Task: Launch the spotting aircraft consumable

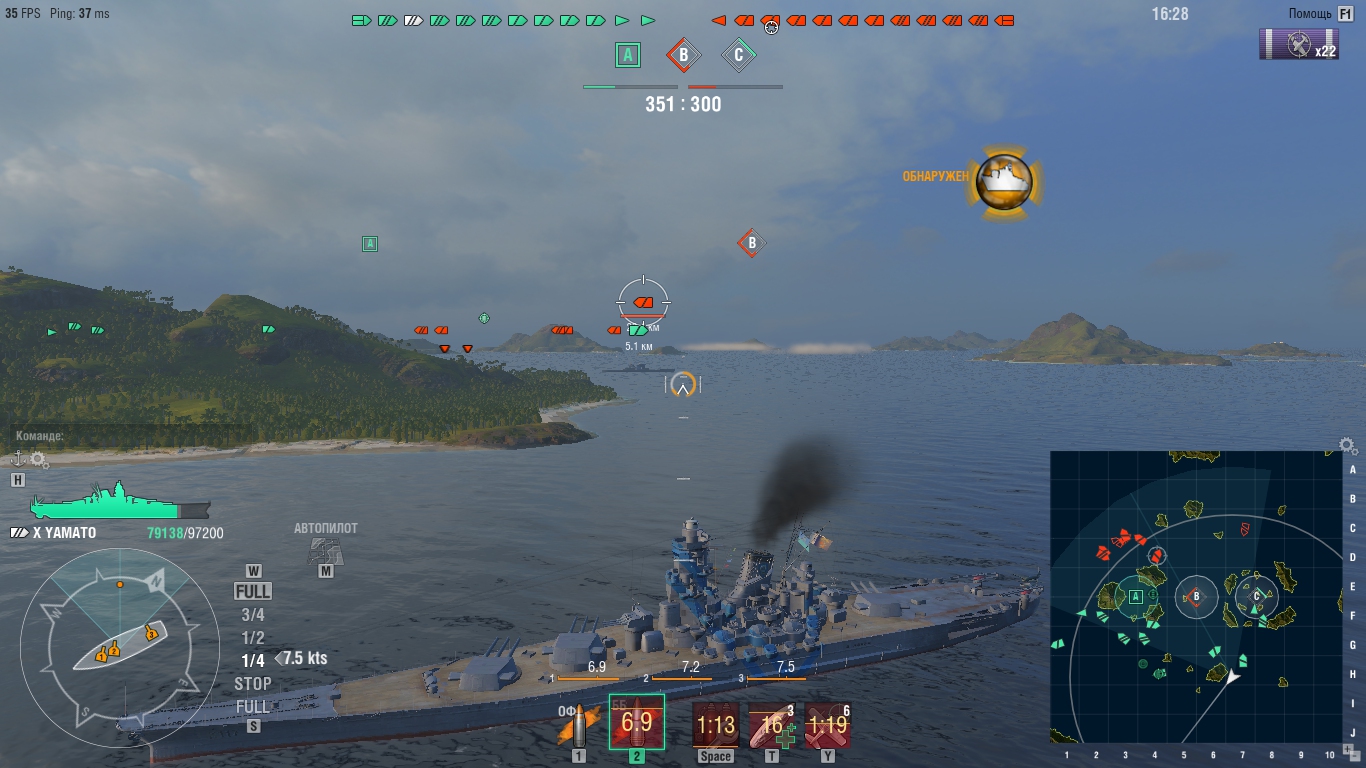Action: coord(827,724)
